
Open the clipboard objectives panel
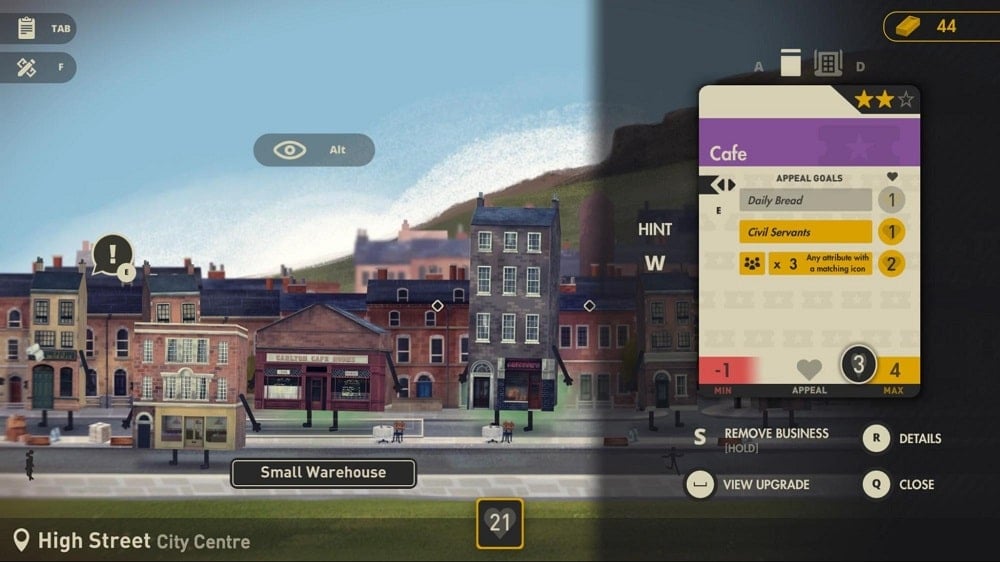[x=27, y=28]
